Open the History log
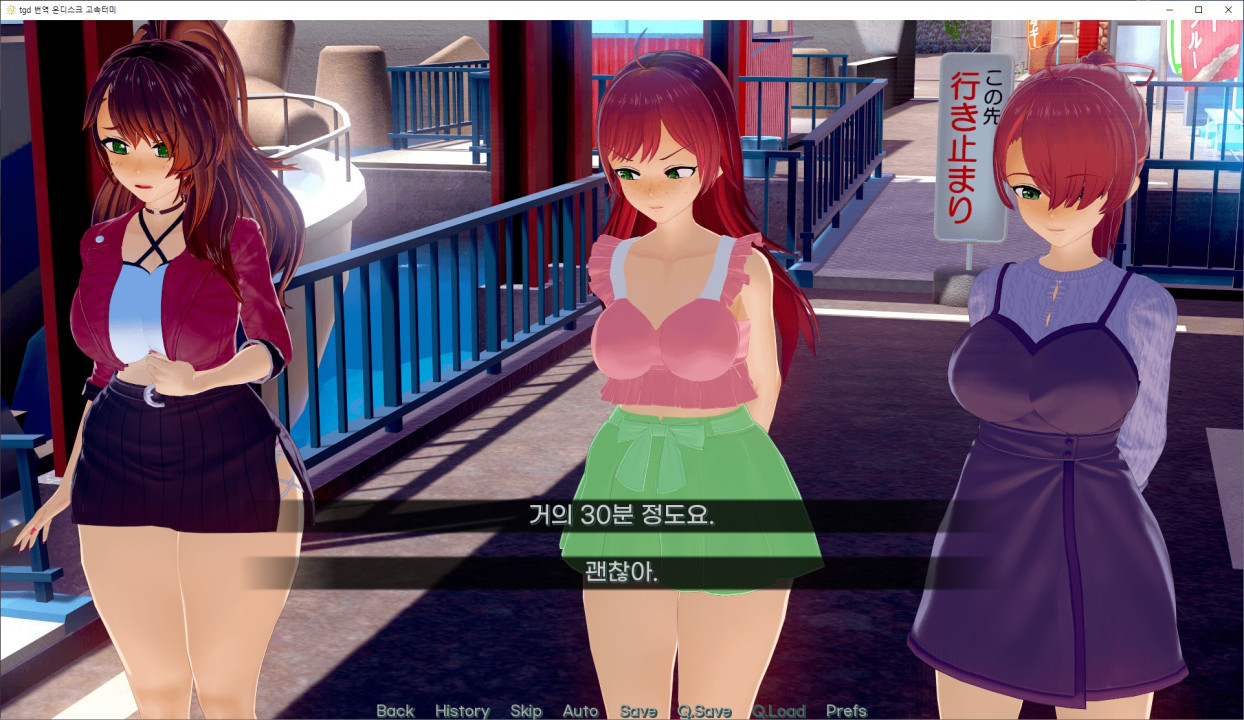The image size is (1244, 720). coord(462,711)
